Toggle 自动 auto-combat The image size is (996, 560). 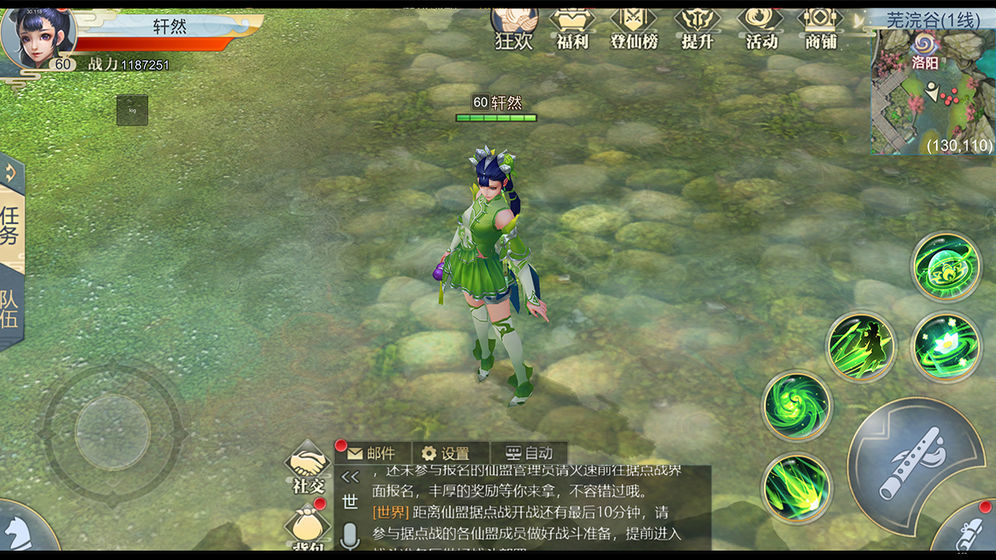coord(529,453)
